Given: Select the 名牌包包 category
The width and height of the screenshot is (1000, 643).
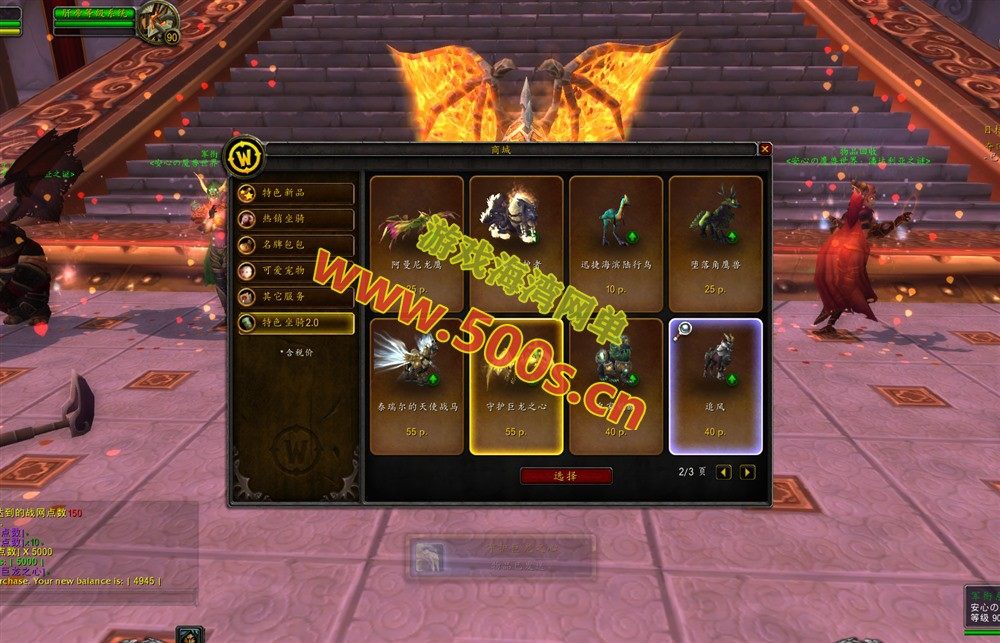Looking at the screenshot, I should [296, 245].
